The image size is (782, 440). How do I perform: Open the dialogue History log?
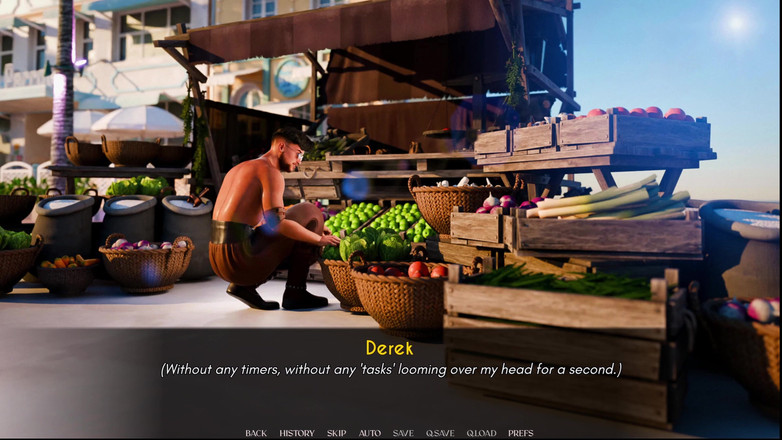click(x=297, y=433)
